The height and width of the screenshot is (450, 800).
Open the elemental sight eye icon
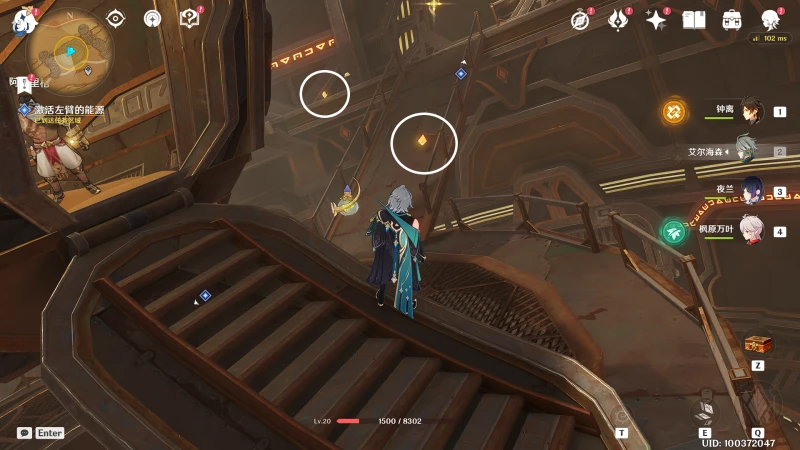point(115,18)
